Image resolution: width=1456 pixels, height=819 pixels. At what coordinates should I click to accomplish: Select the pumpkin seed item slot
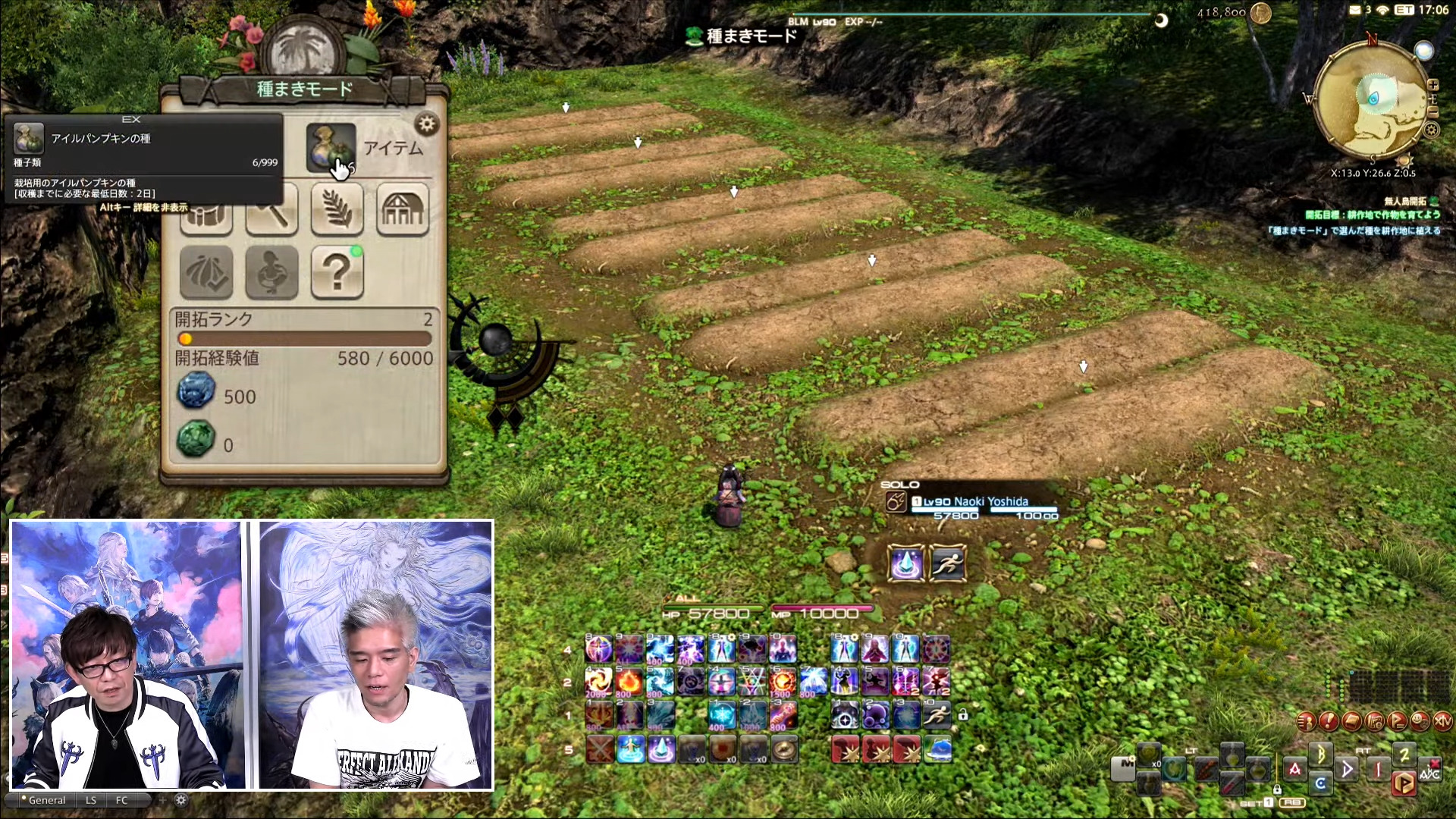click(x=331, y=147)
